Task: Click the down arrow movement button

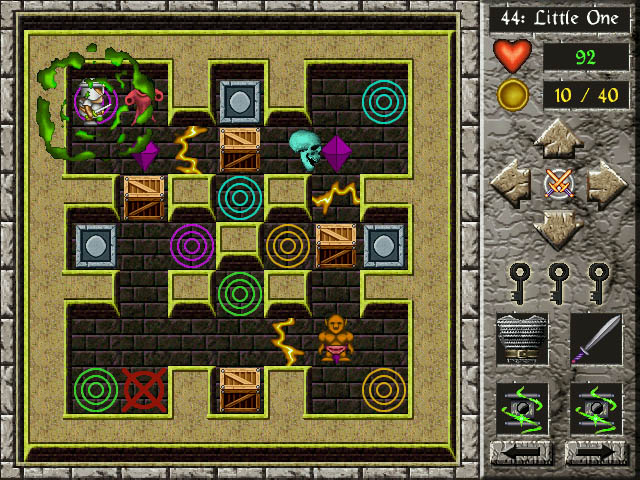Action: click(558, 228)
